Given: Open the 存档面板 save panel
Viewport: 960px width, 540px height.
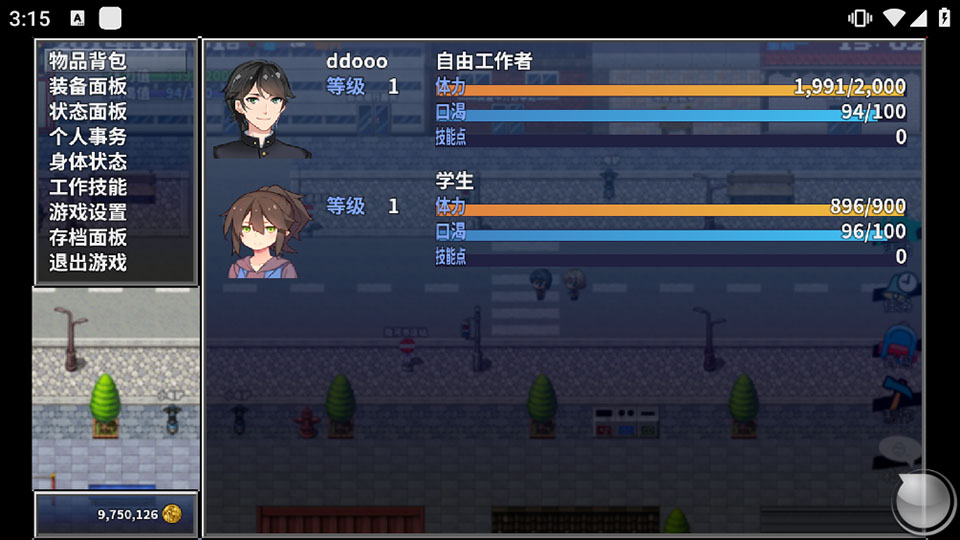Looking at the screenshot, I should point(89,237).
